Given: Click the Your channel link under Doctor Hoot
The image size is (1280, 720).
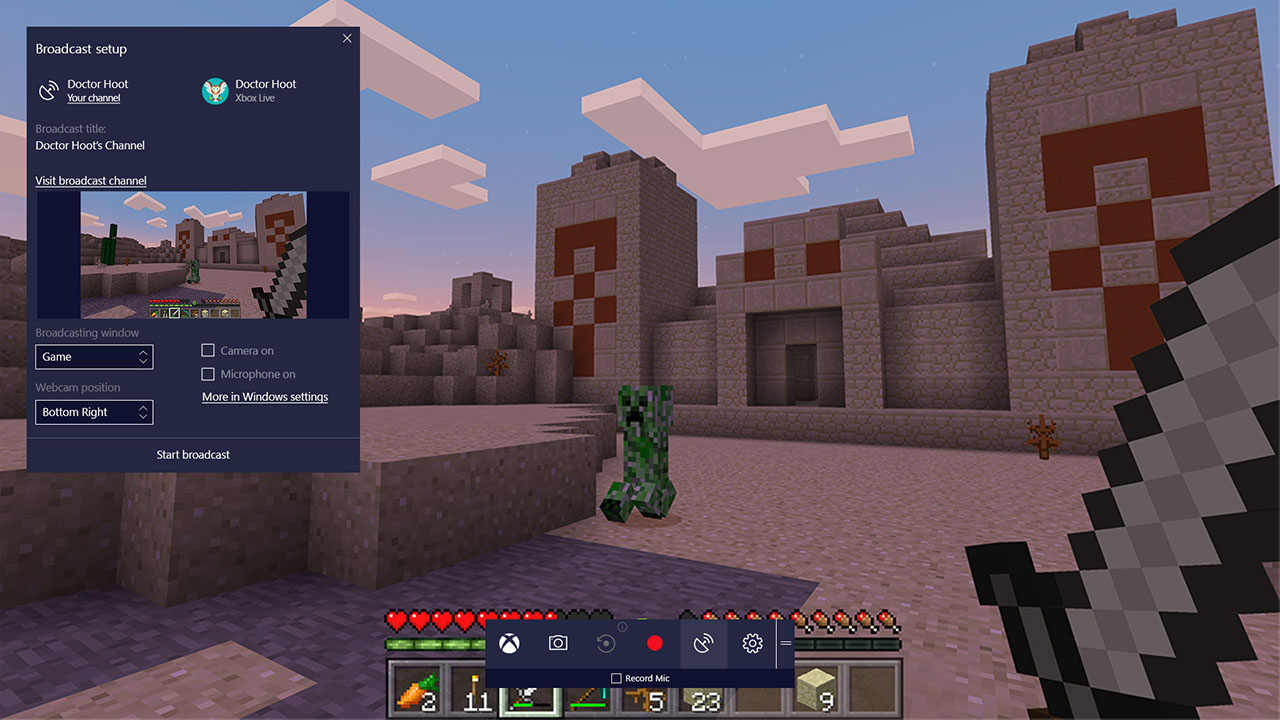Looking at the screenshot, I should 94,98.
